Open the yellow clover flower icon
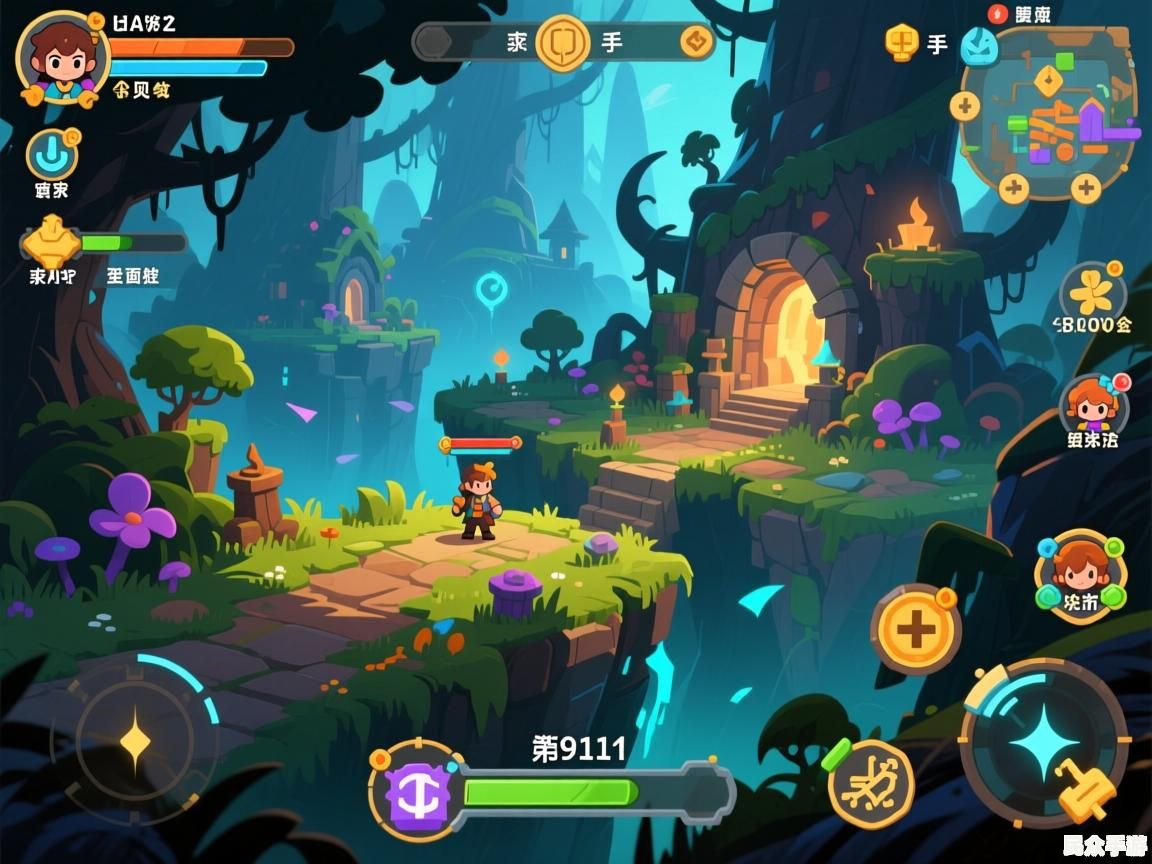The height and width of the screenshot is (864, 1152). [1093, 293]
